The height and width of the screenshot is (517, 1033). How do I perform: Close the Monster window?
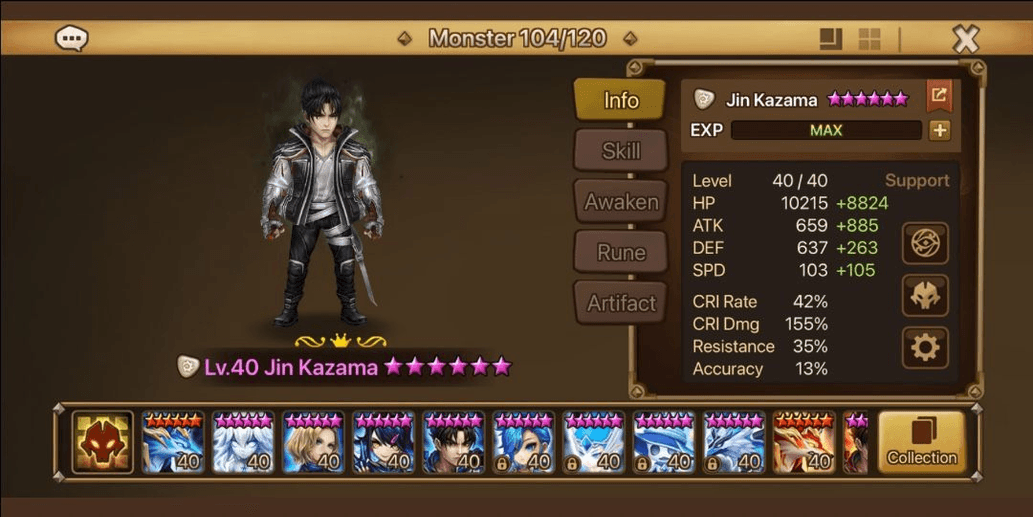pyautogui.click(x=965, y=39)
